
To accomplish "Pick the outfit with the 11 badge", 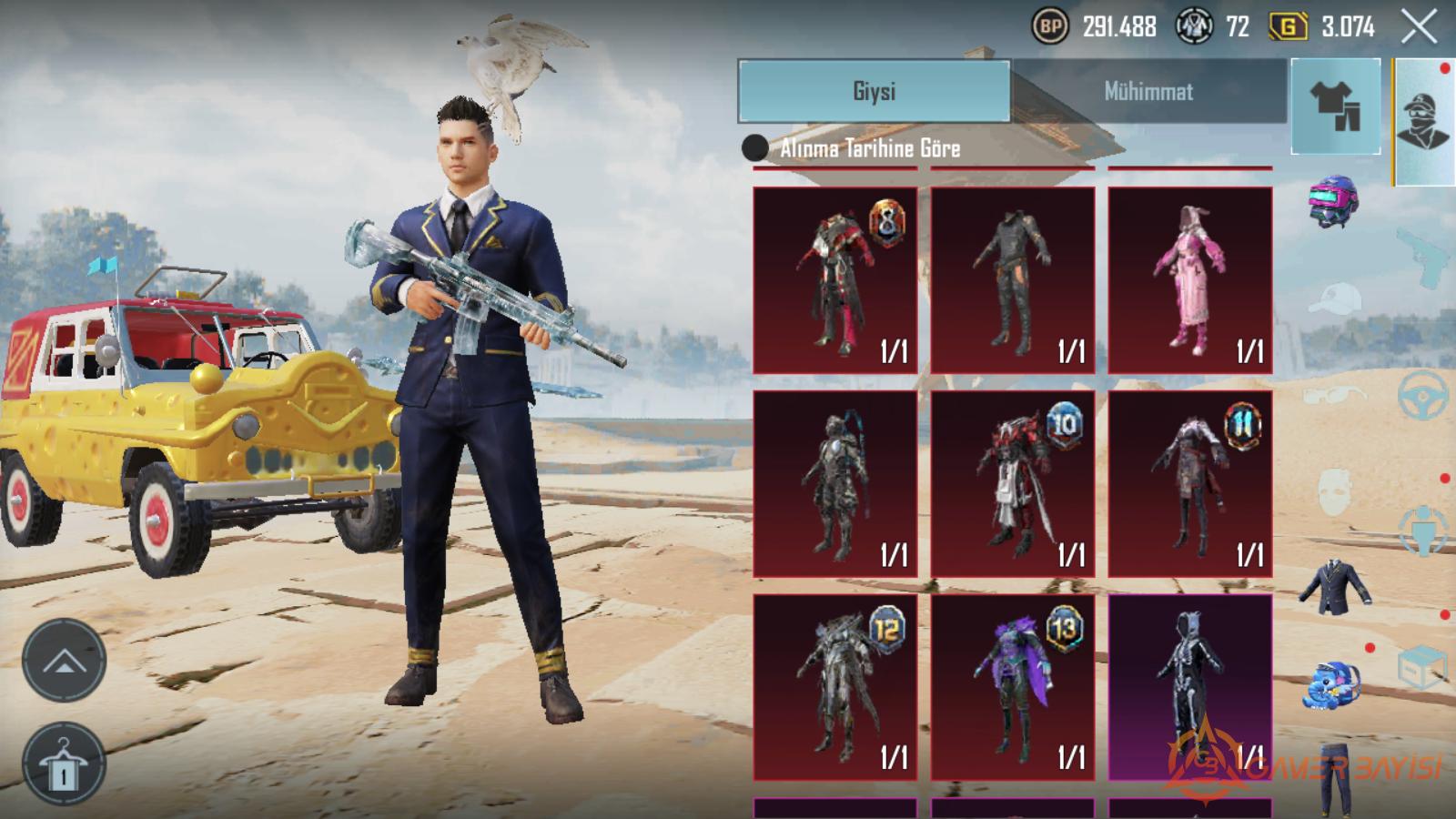I will coord(1190,484).
